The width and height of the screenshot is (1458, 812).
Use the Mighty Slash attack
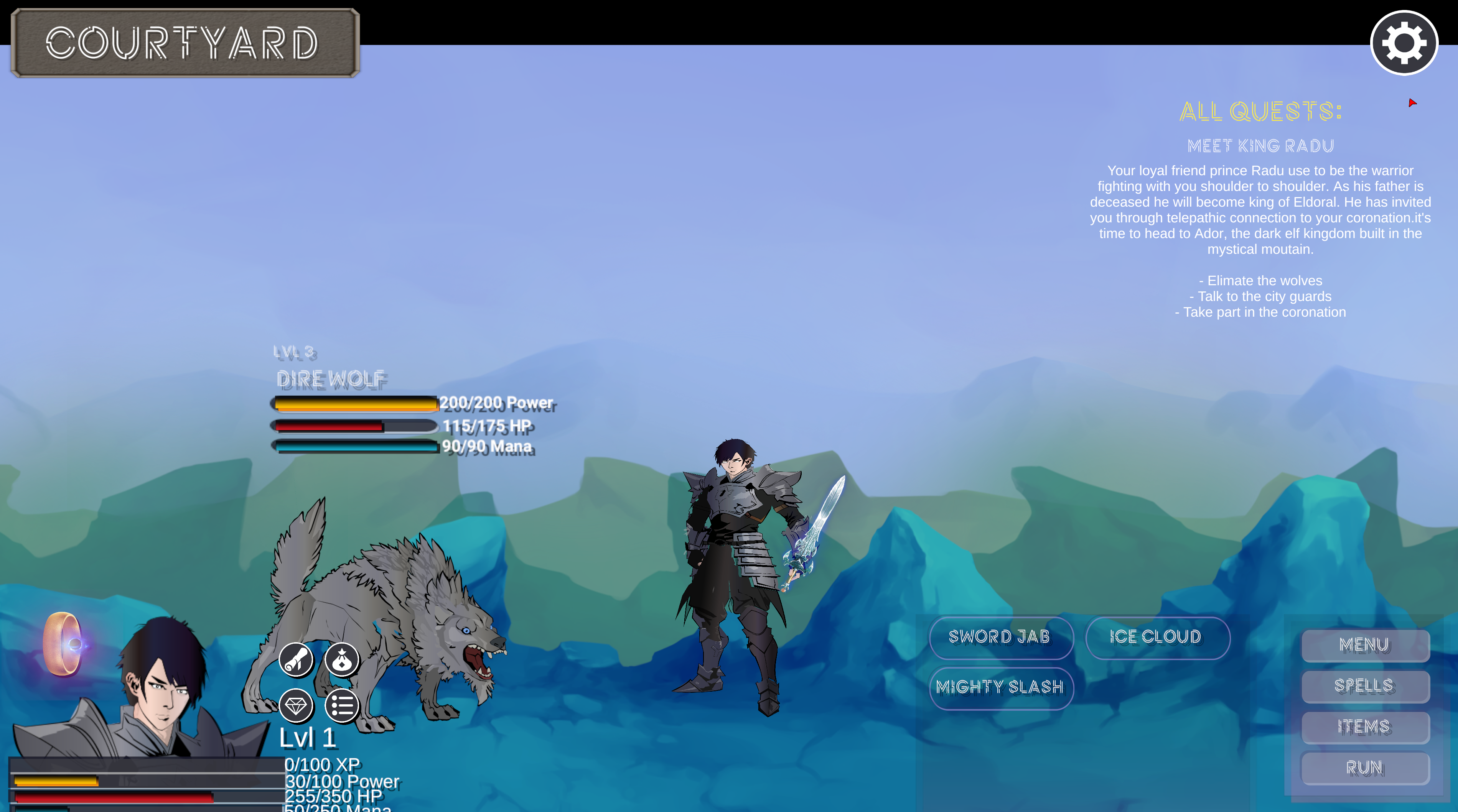1000,687
